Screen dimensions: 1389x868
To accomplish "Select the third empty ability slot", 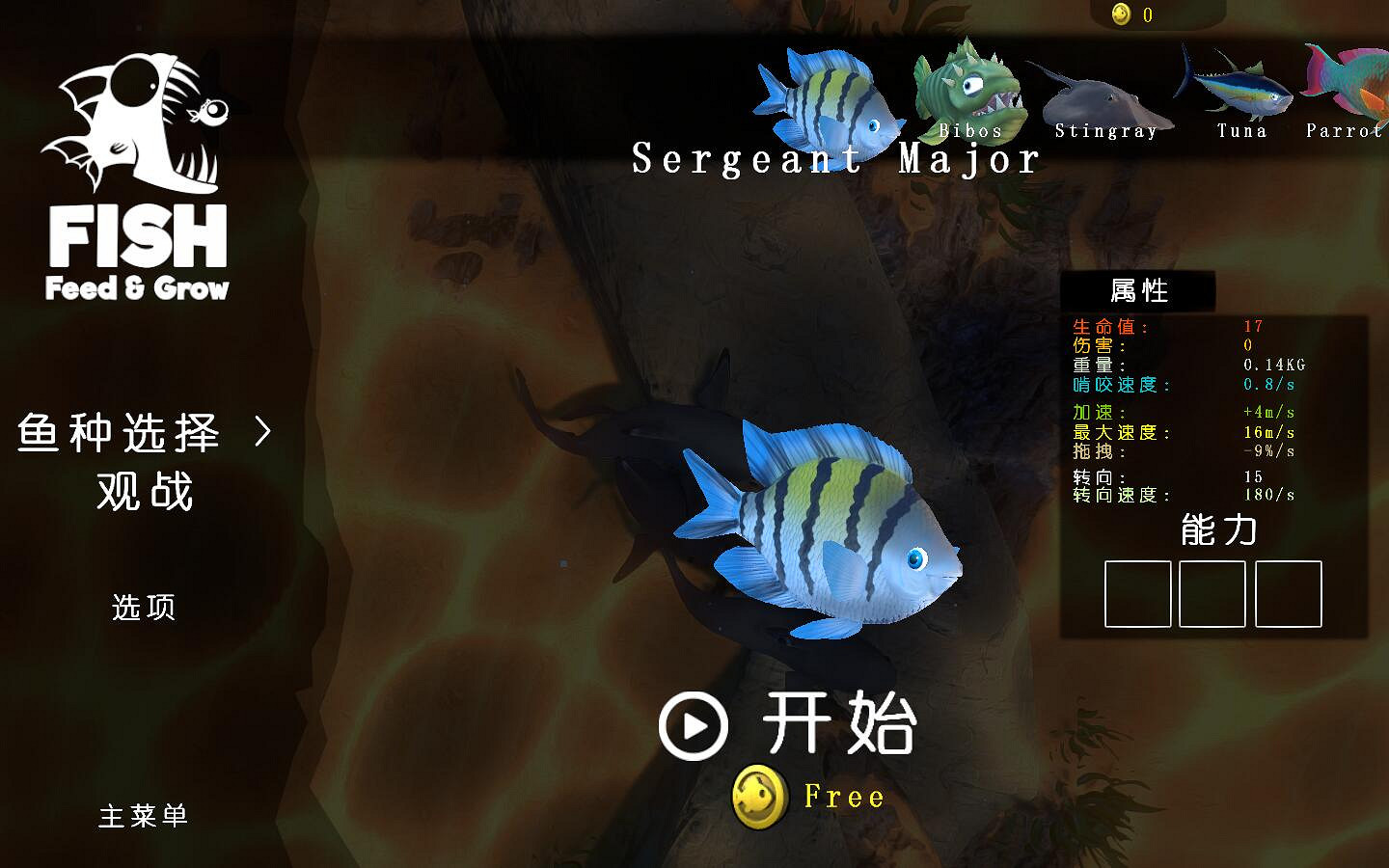I will click(x=1288, y=595).
